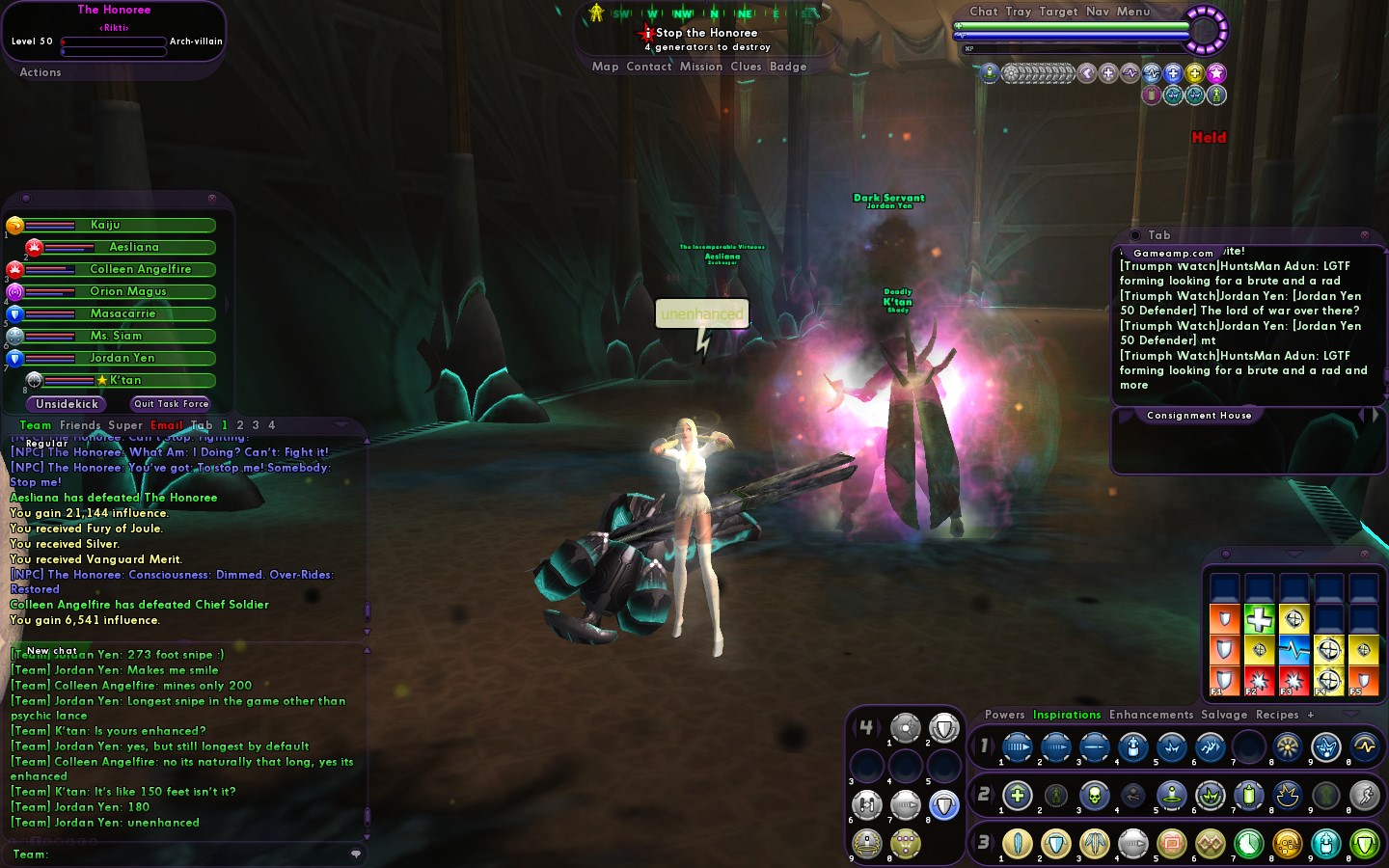Open the Badge window

(x=788, y=67)
